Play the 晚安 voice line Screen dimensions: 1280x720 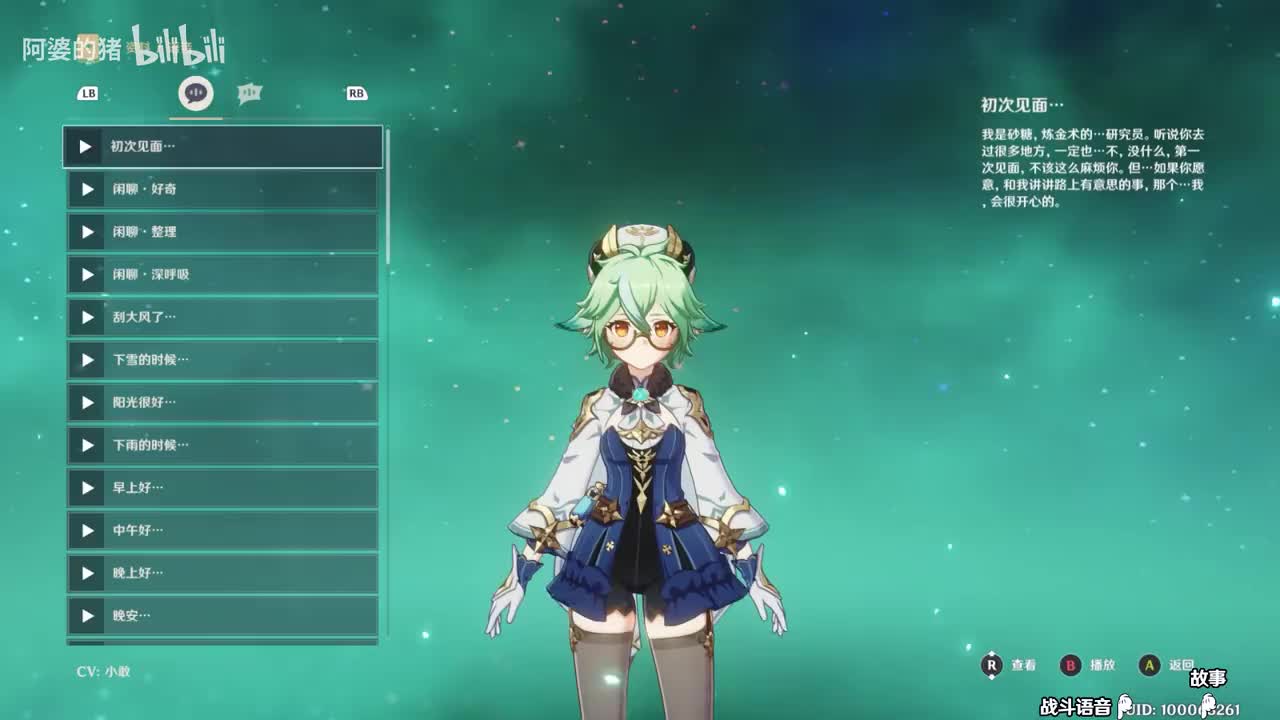(86, 616)
